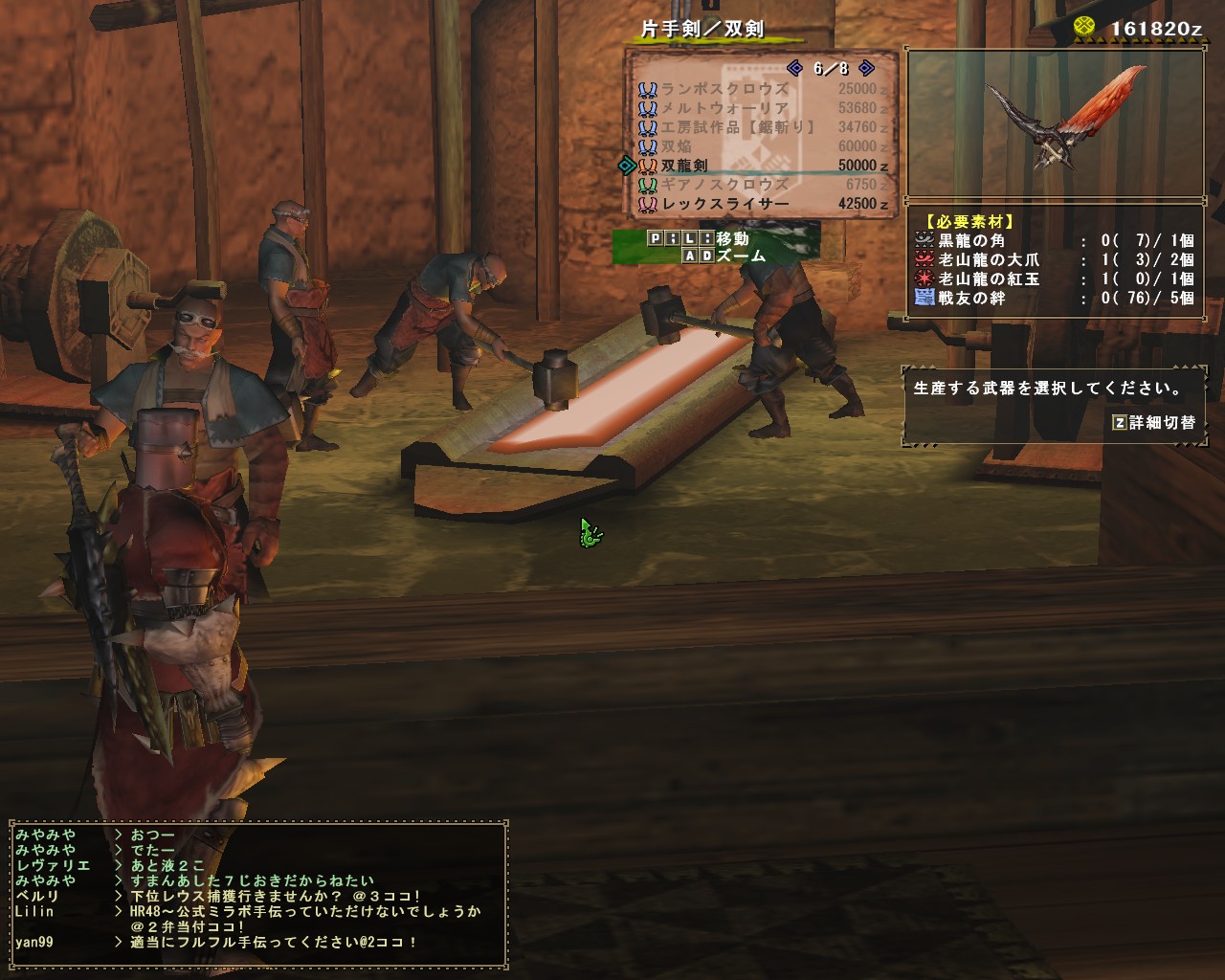Advance to next page with right arrow
This screenshot has width=1225, height=980.
(x=866, y=66)
